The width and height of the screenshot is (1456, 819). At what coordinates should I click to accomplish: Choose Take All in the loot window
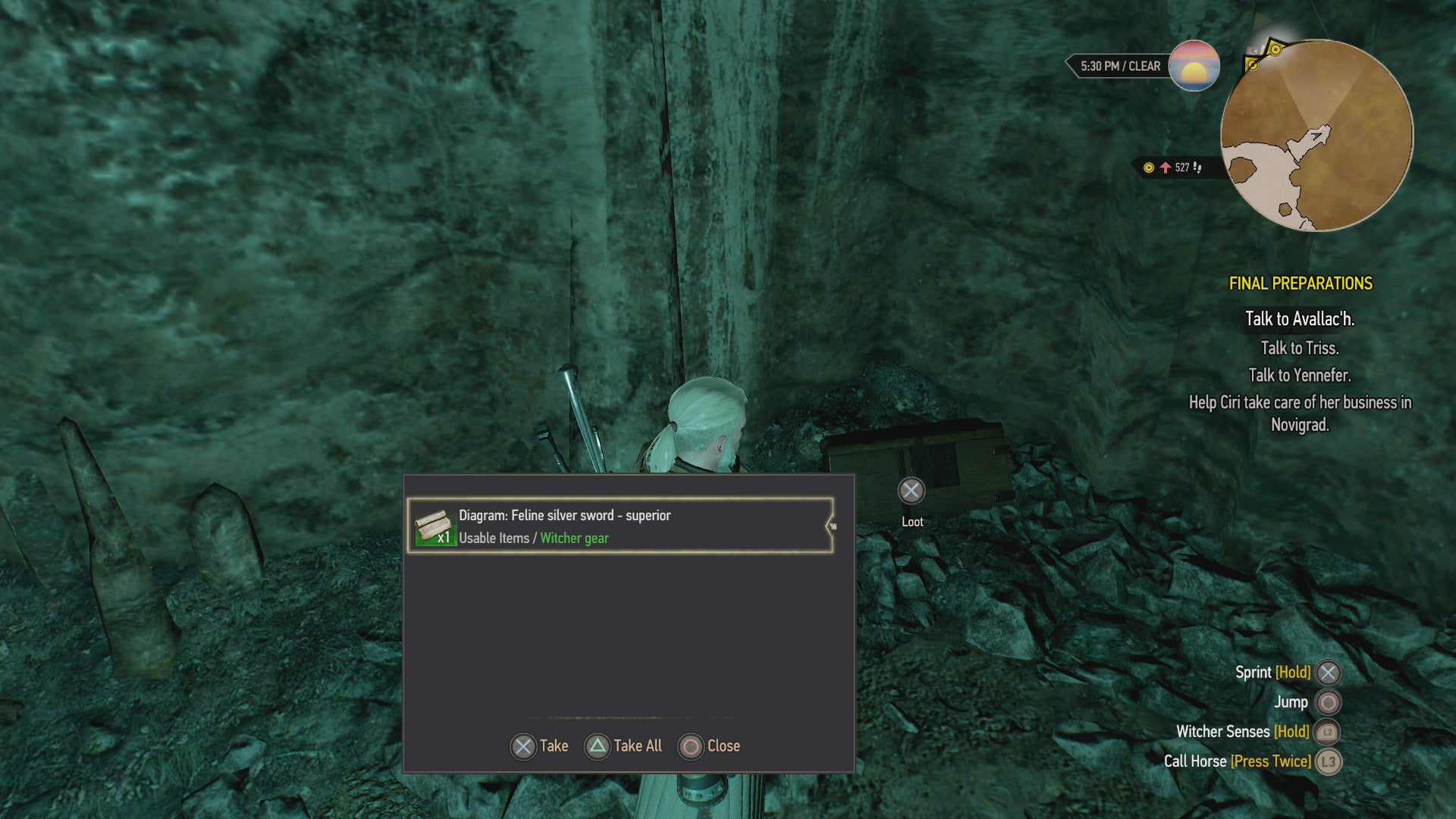623,746
